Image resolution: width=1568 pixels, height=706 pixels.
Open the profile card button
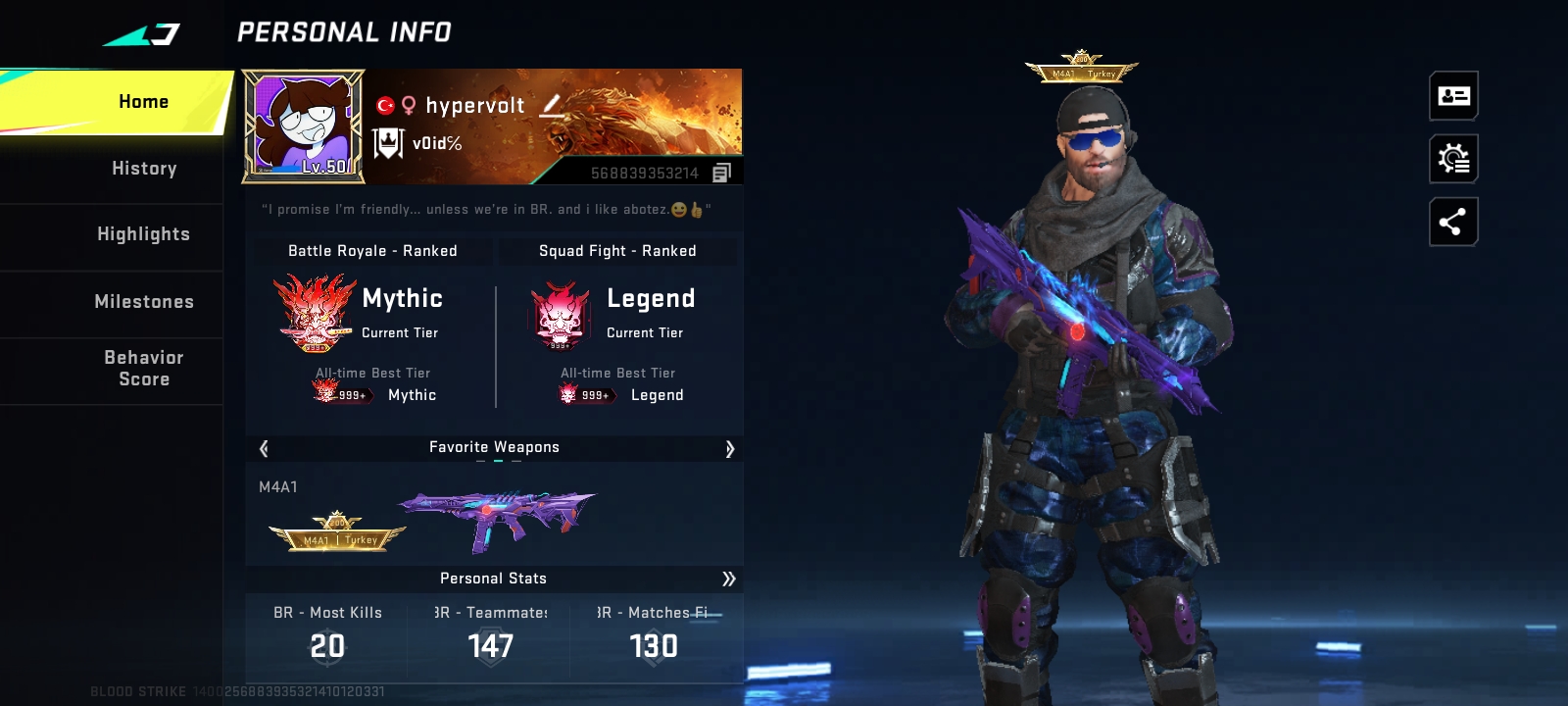coord(1453,96)
